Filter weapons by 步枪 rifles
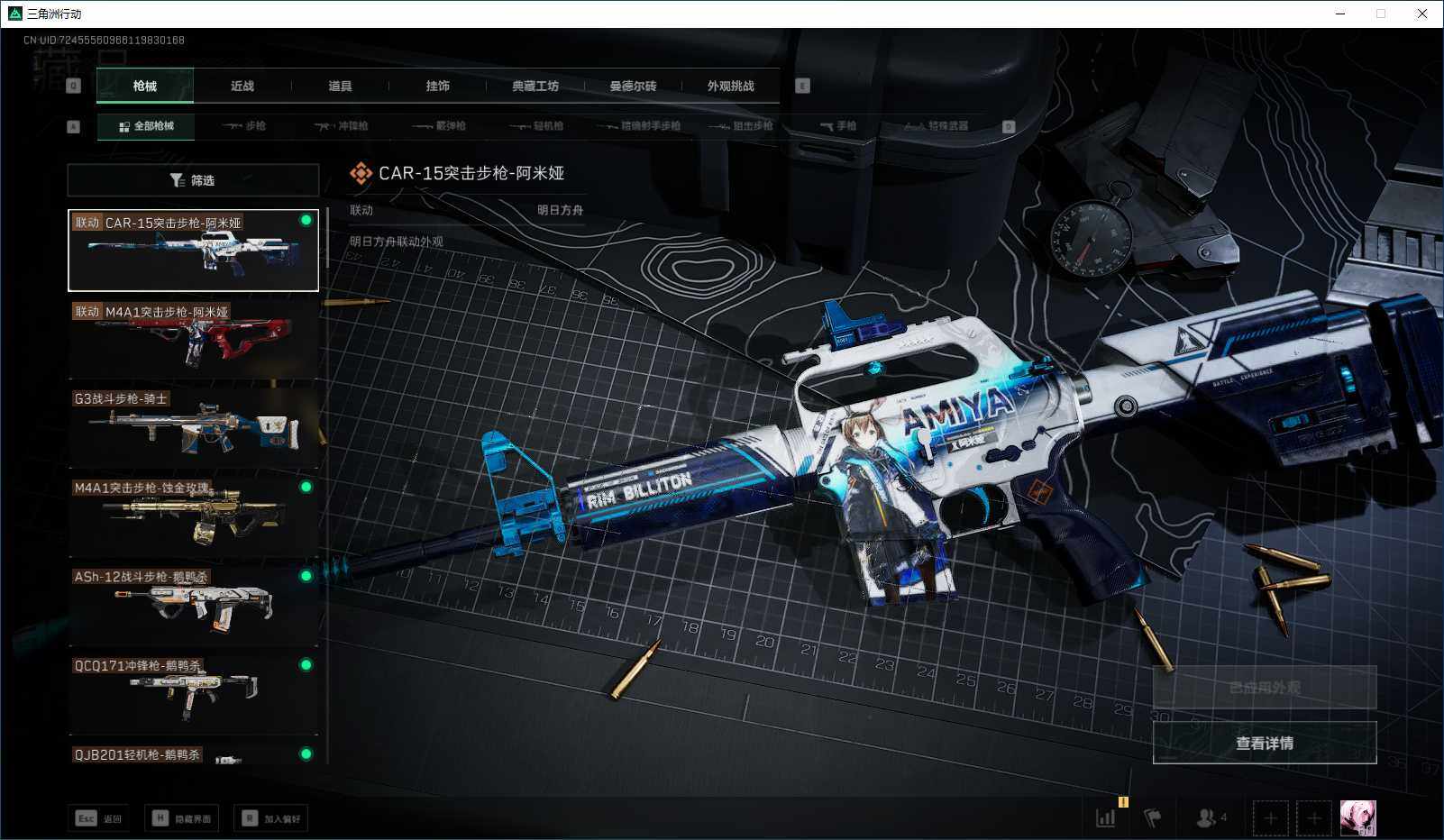This screenshot has height=840, width=1444. tap(244, 126)
